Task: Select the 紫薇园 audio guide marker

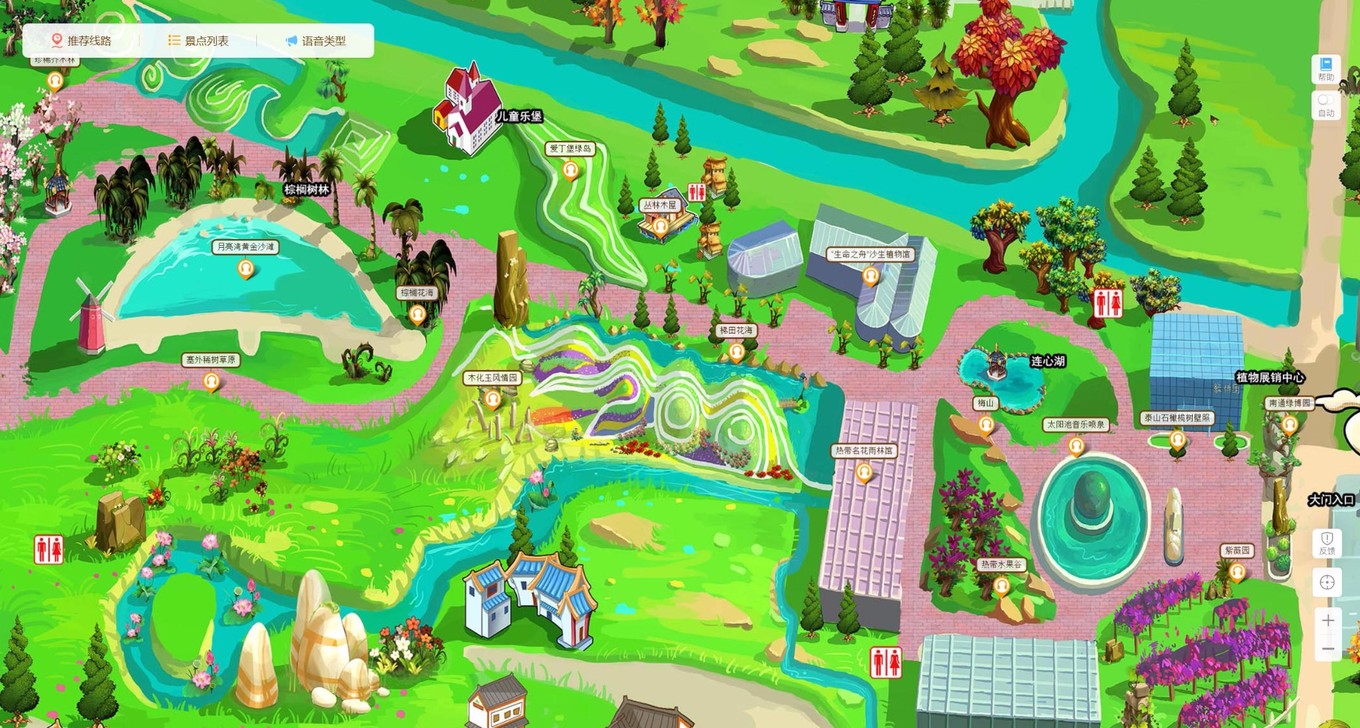Action: (x=1237, y=572)
